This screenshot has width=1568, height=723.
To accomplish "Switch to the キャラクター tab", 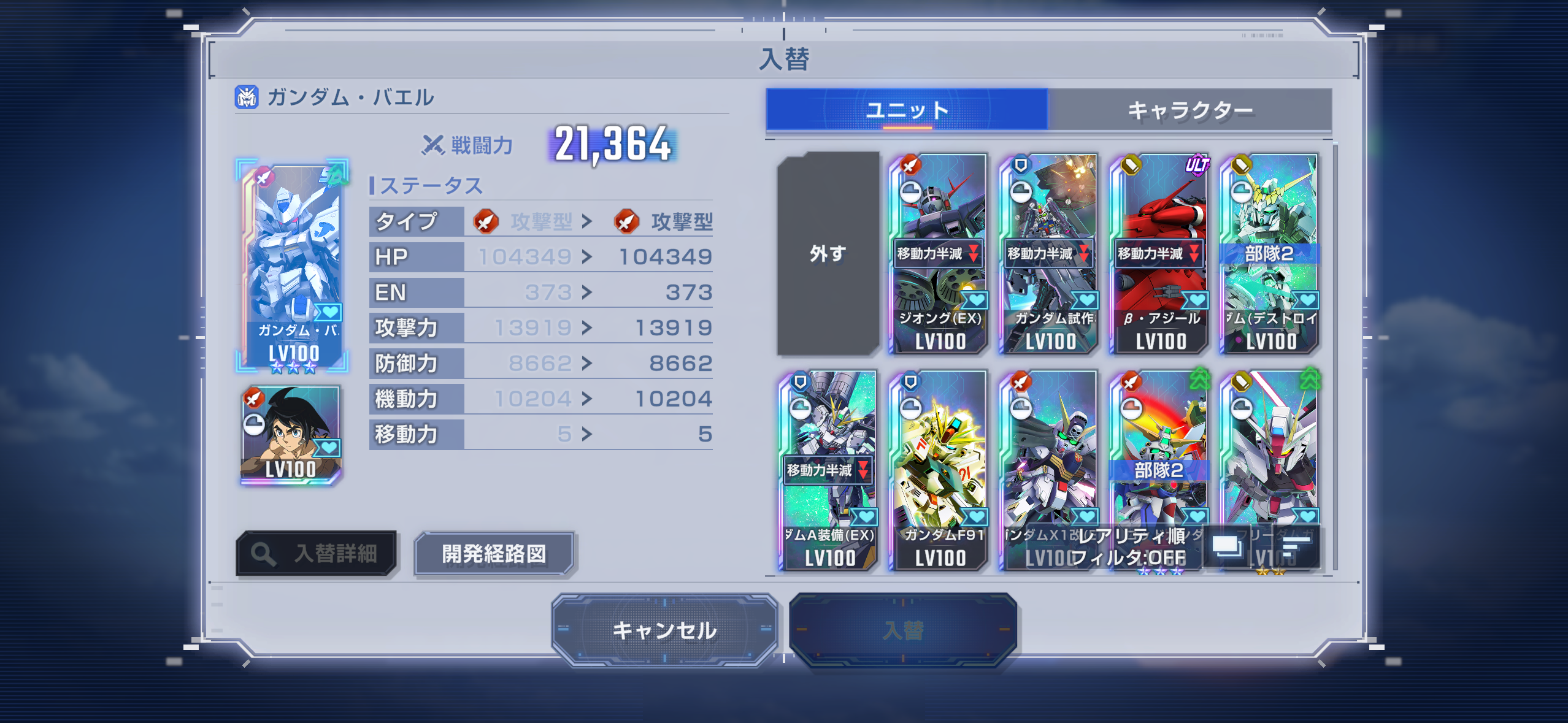I will coord(1189,110).
